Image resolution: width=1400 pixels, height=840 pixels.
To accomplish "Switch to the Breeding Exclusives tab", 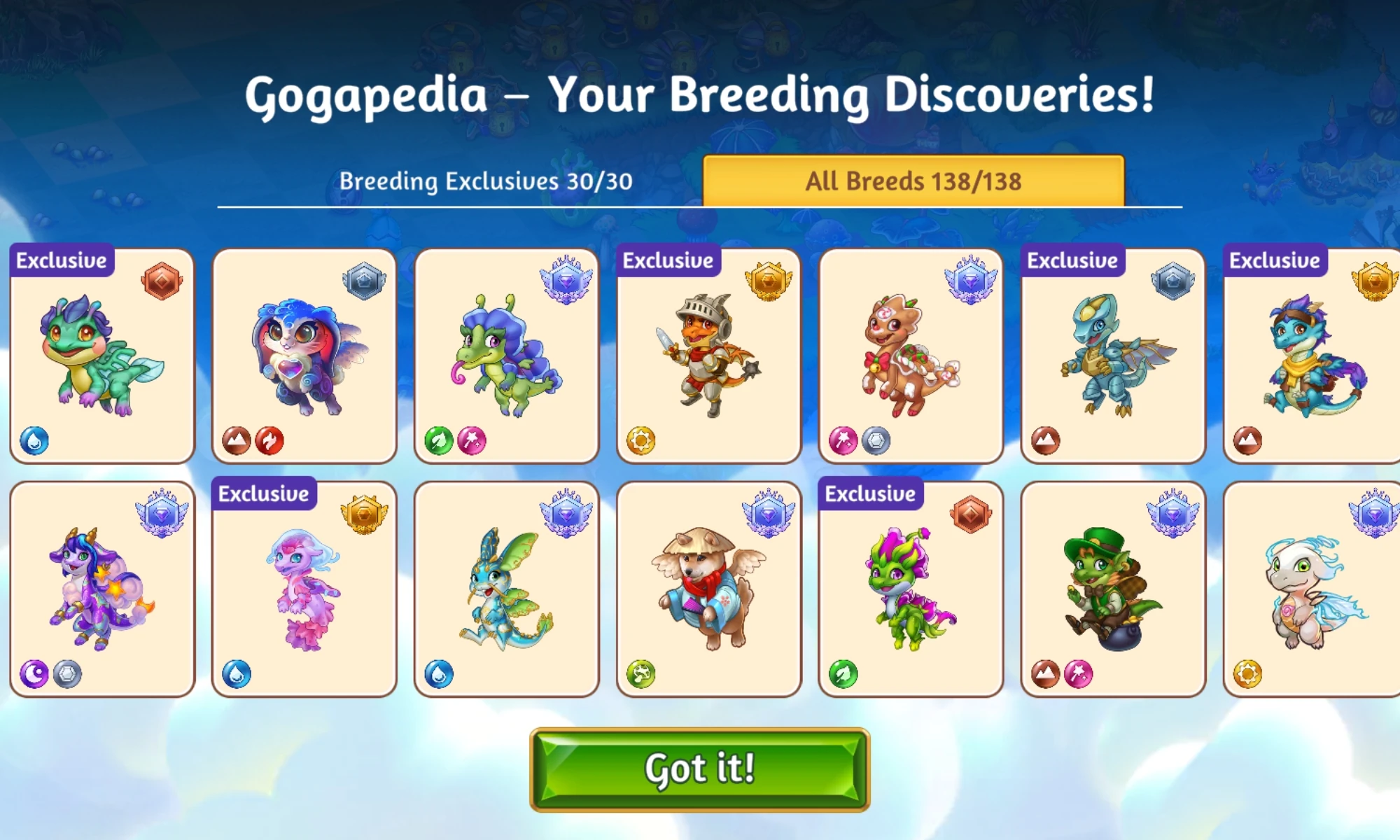I will point(486,181).
